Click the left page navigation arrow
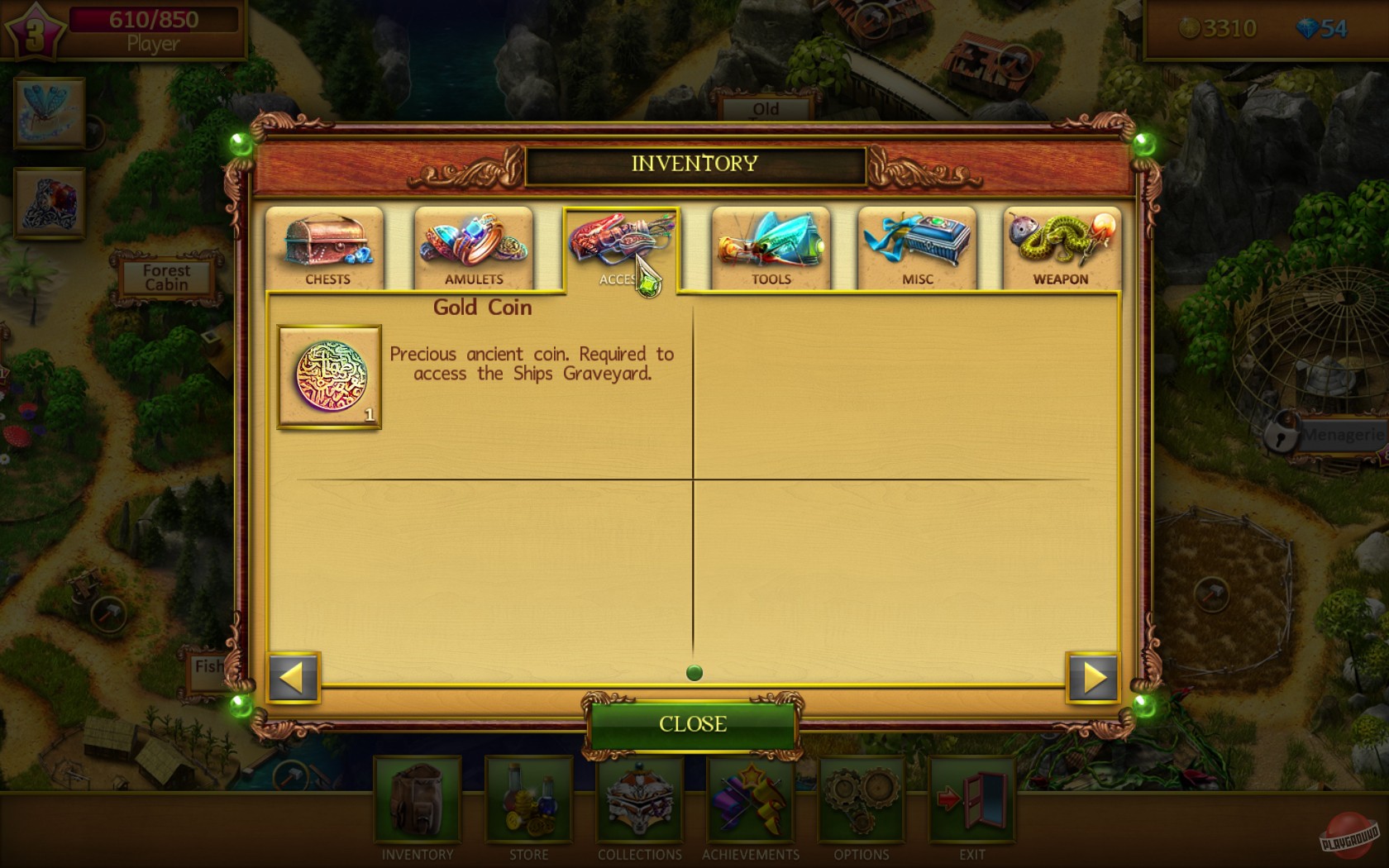 point(294,678)
